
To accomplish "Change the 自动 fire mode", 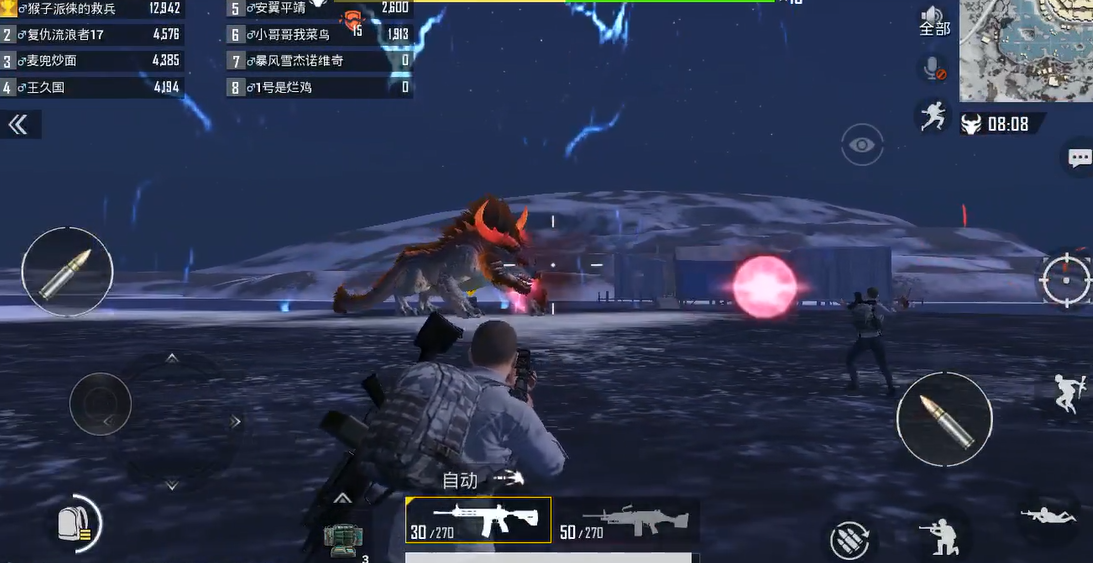I will click(482, 480).
